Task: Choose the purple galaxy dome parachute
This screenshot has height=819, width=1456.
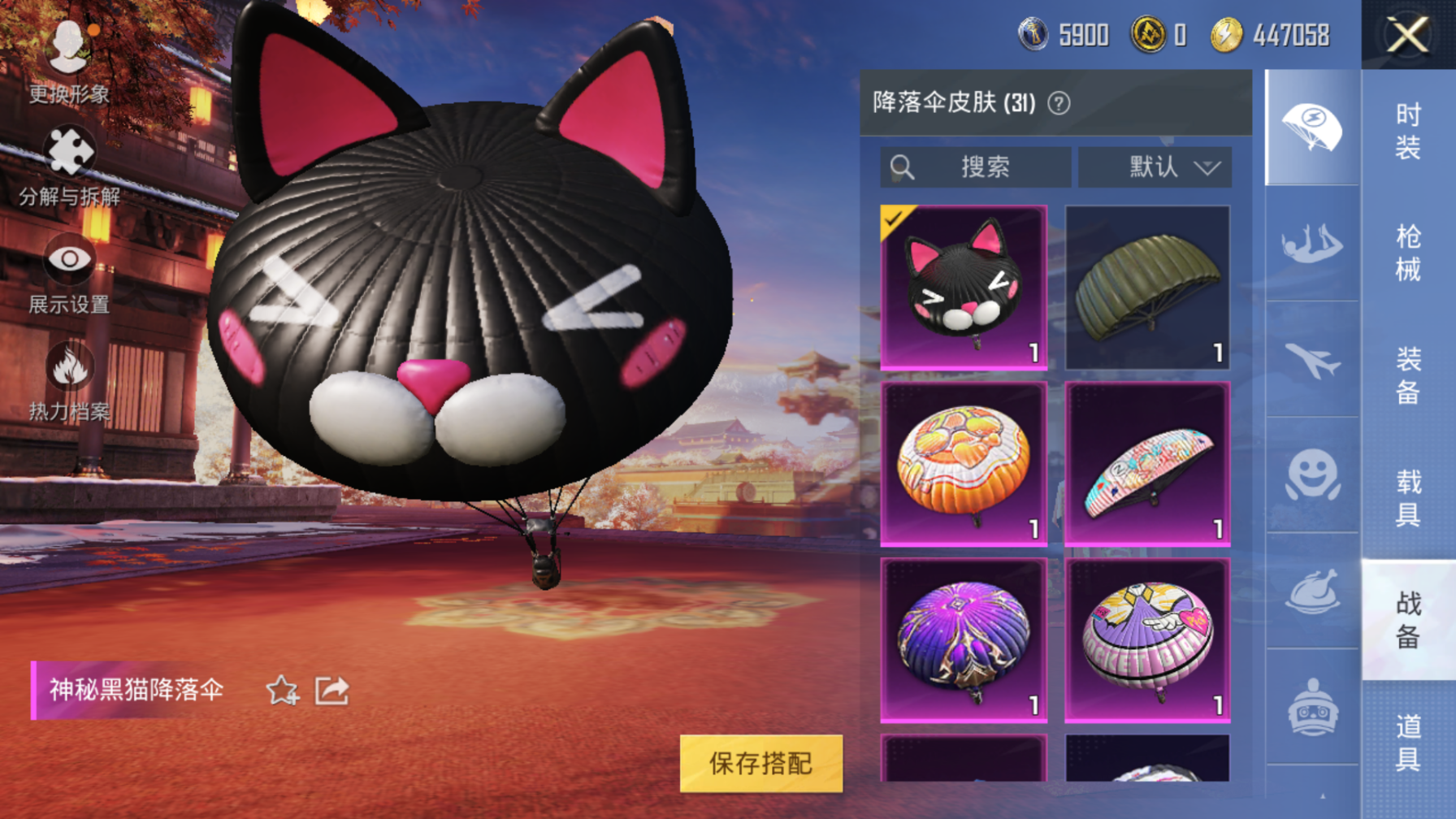Action: tap(964, 640)
